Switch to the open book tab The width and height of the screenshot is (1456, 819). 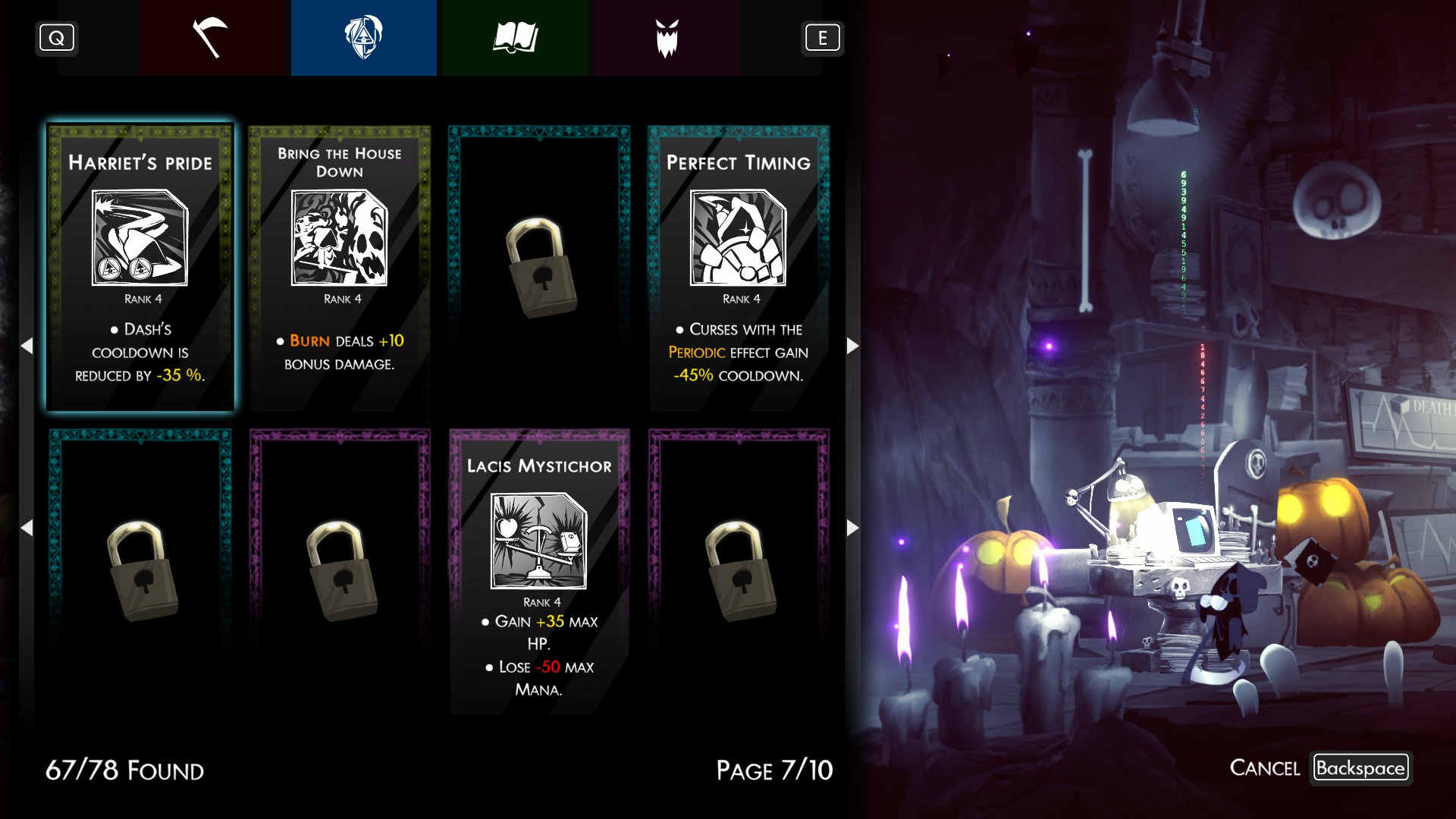pyautogui.click(x=515, y=38)
